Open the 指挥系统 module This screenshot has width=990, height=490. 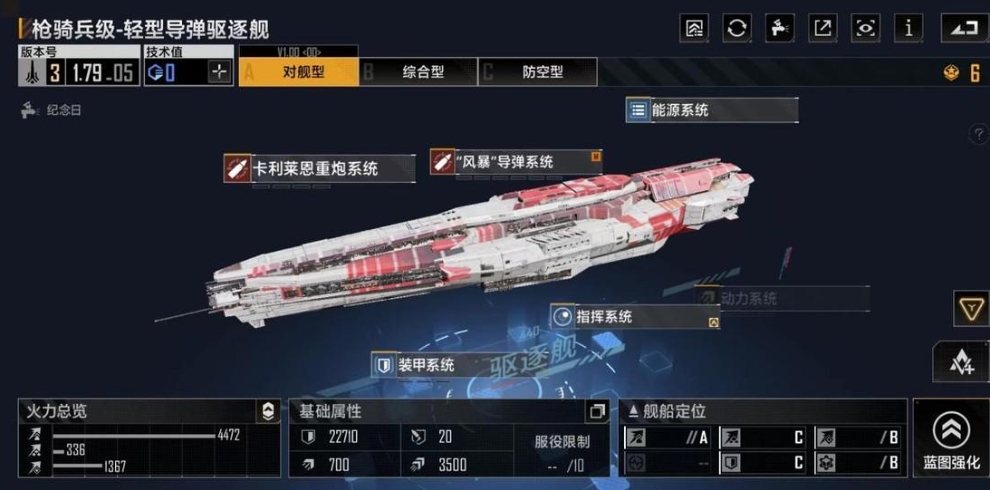pos(634,317)
